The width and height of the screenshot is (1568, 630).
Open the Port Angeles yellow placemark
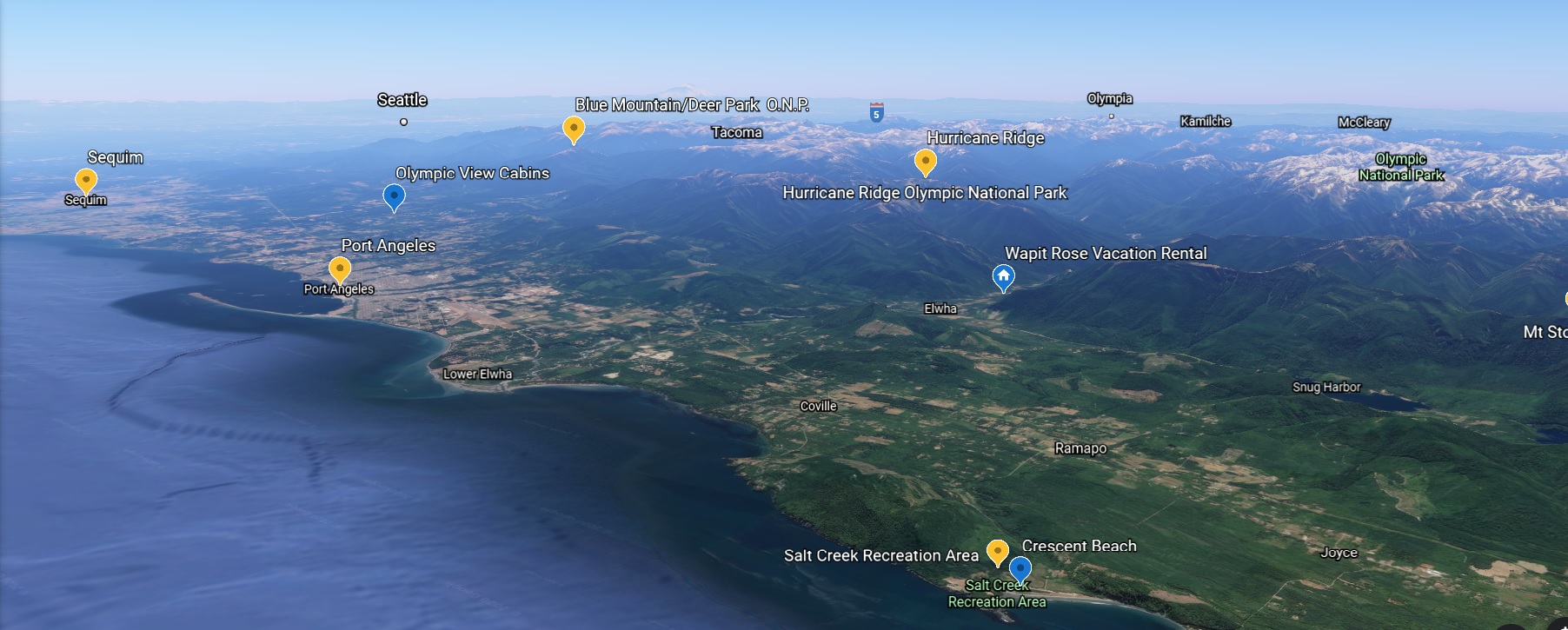(x=340, y=269)
